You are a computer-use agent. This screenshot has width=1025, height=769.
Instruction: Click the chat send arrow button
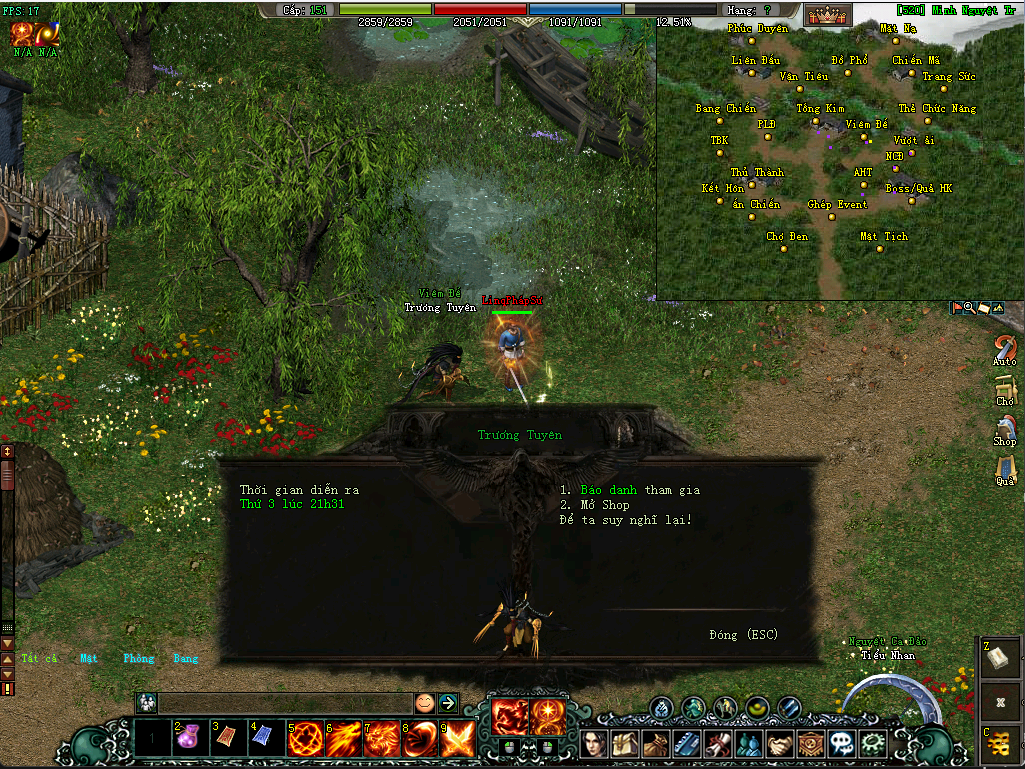pos(448,703)
